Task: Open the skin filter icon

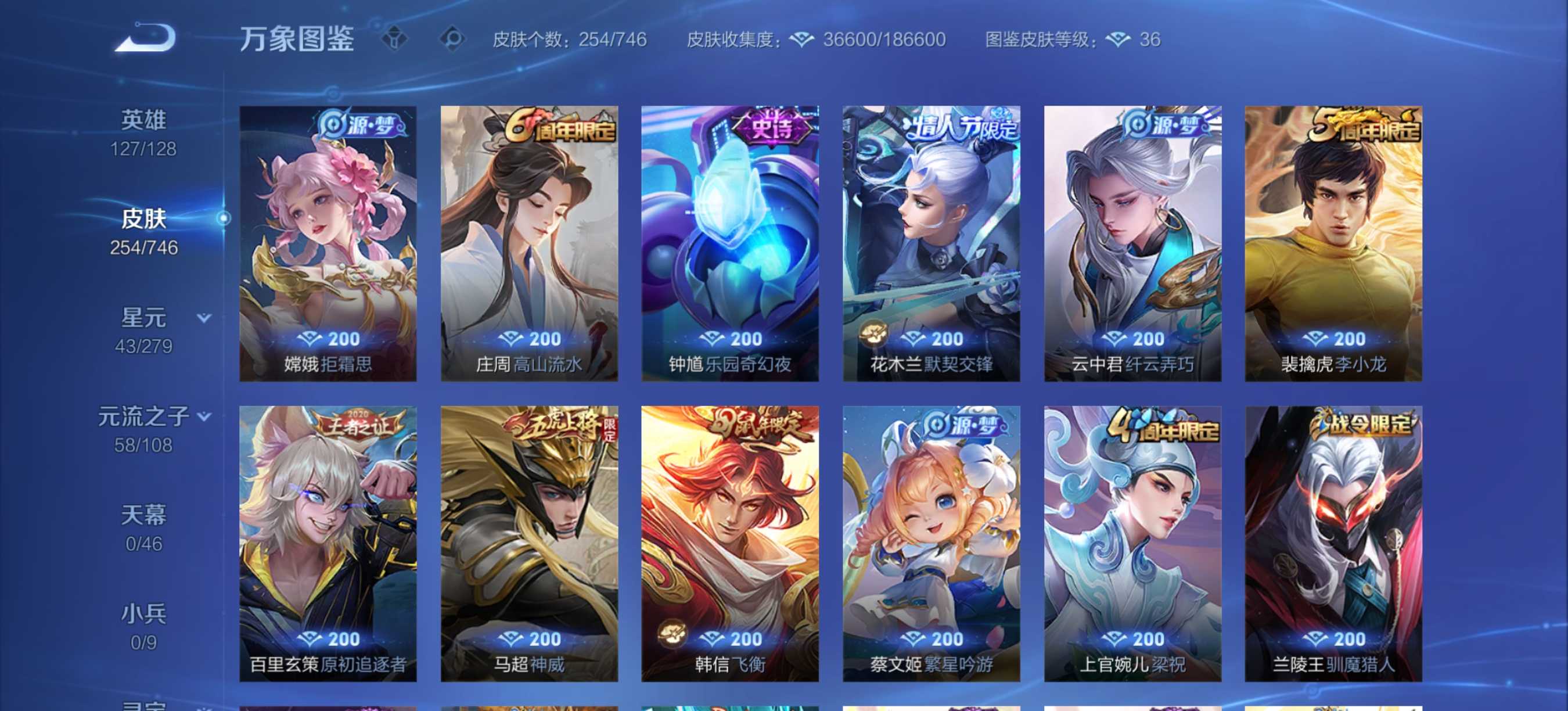Action: 396,38
